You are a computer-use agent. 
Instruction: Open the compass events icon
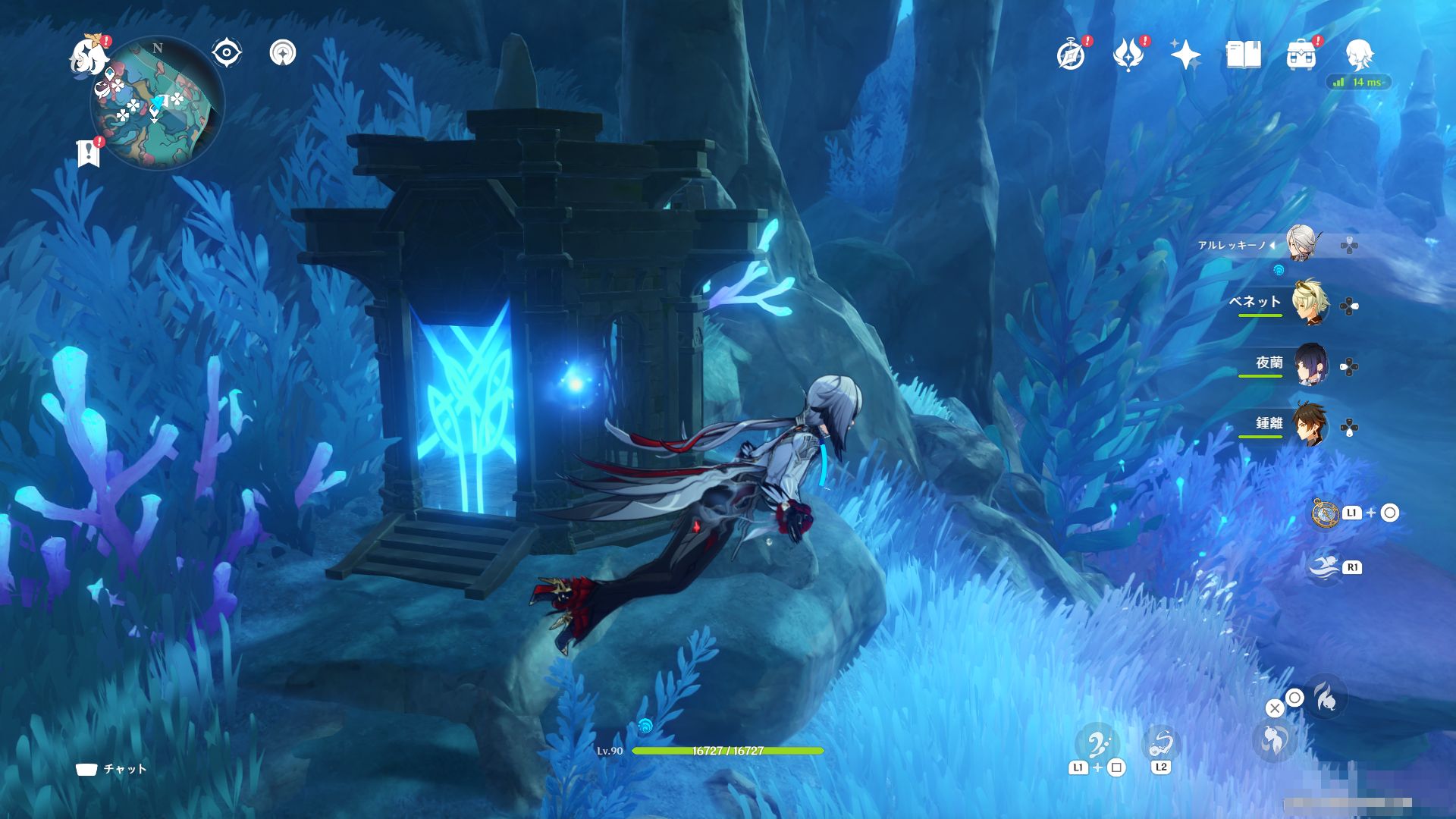[x=1071, y=55]
